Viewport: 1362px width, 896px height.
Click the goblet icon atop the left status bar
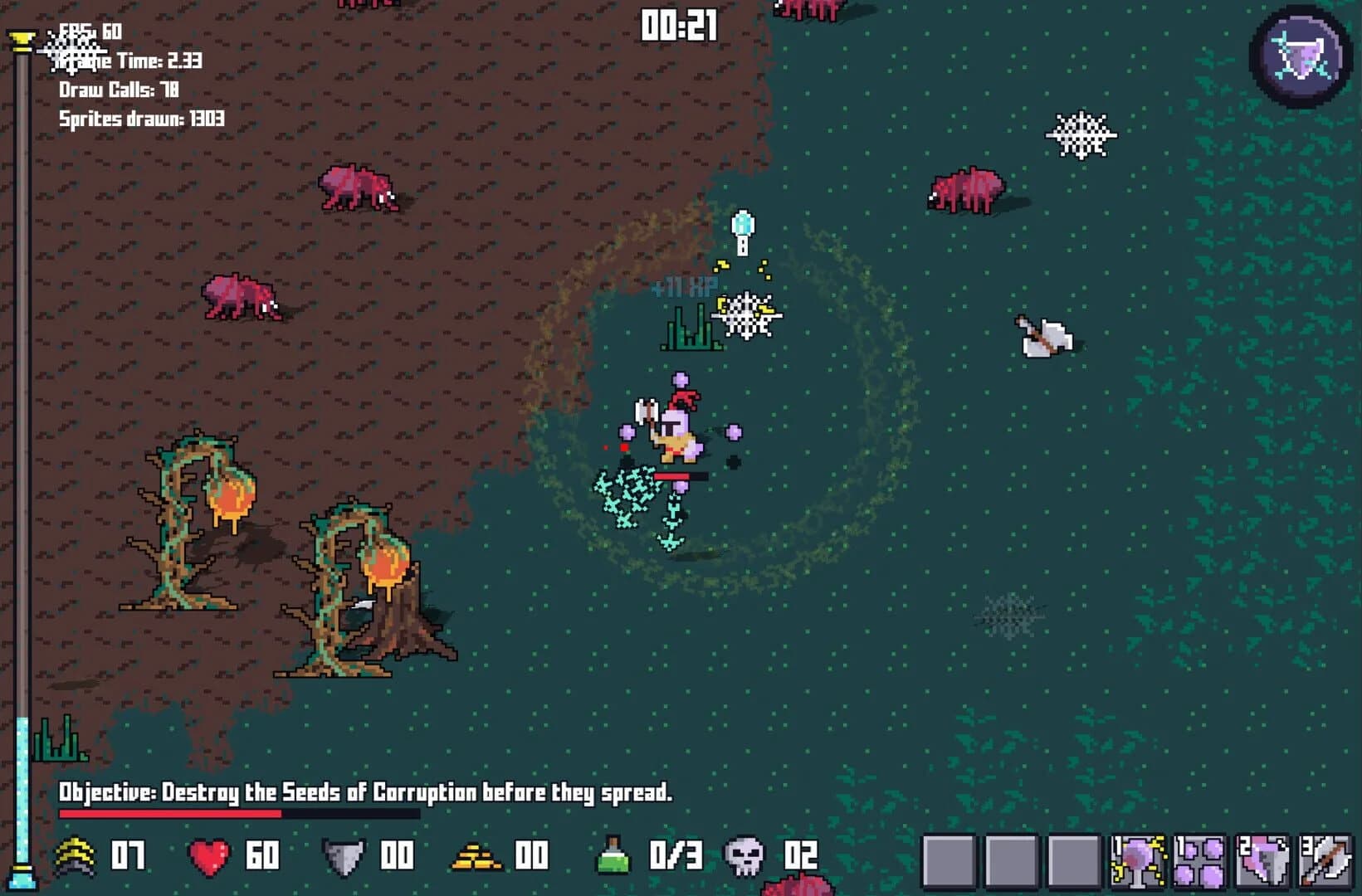click(21, 37)
